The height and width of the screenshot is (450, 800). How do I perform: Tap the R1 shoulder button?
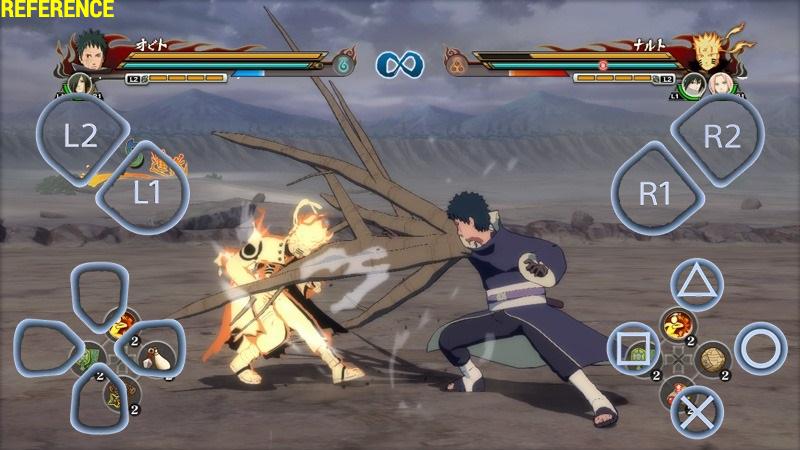[x=655, y=191]
